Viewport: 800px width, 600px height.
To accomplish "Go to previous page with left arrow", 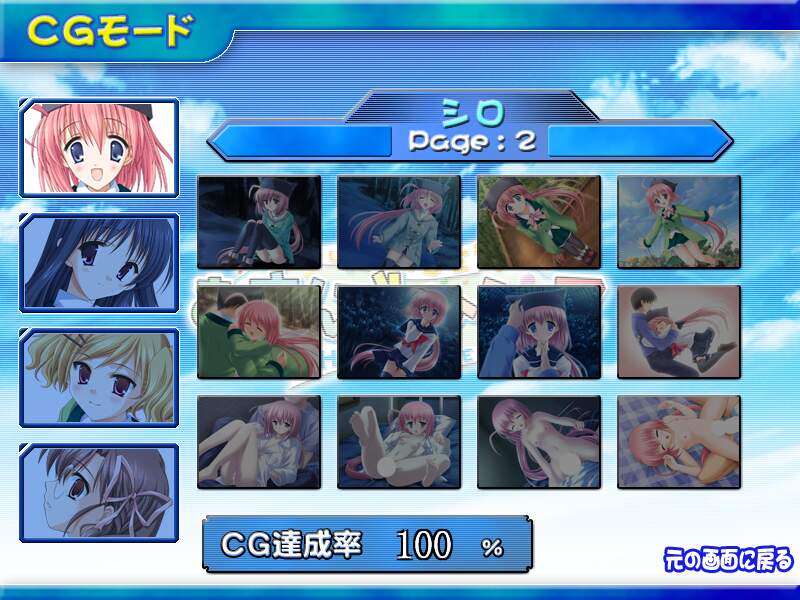I will click(300, 139).
